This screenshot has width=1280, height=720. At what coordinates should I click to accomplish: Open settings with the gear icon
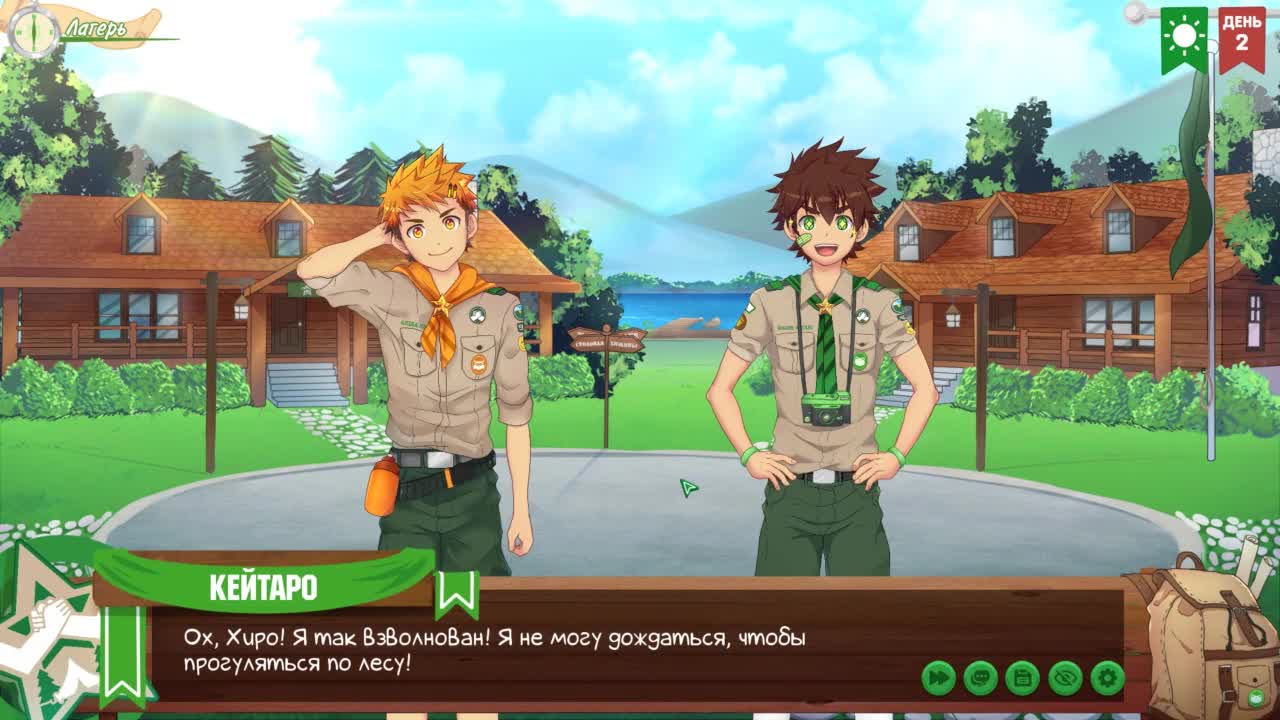point(1107,678)
